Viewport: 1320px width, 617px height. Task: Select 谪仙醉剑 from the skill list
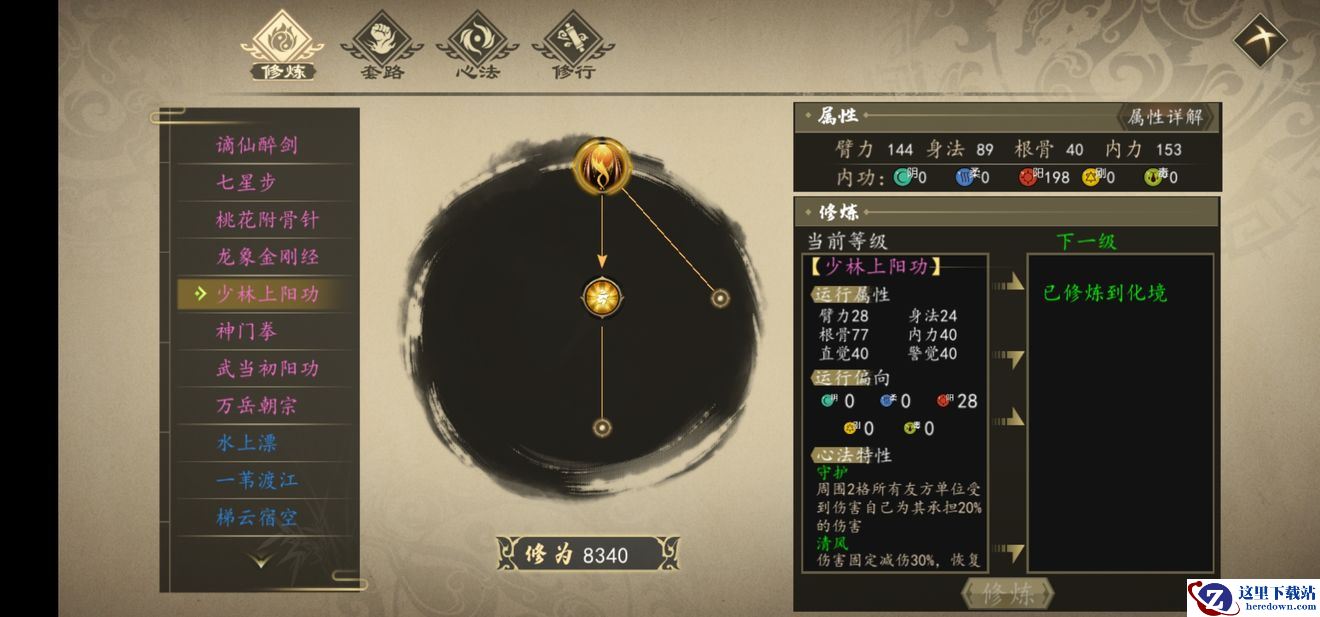pos(257,145)
